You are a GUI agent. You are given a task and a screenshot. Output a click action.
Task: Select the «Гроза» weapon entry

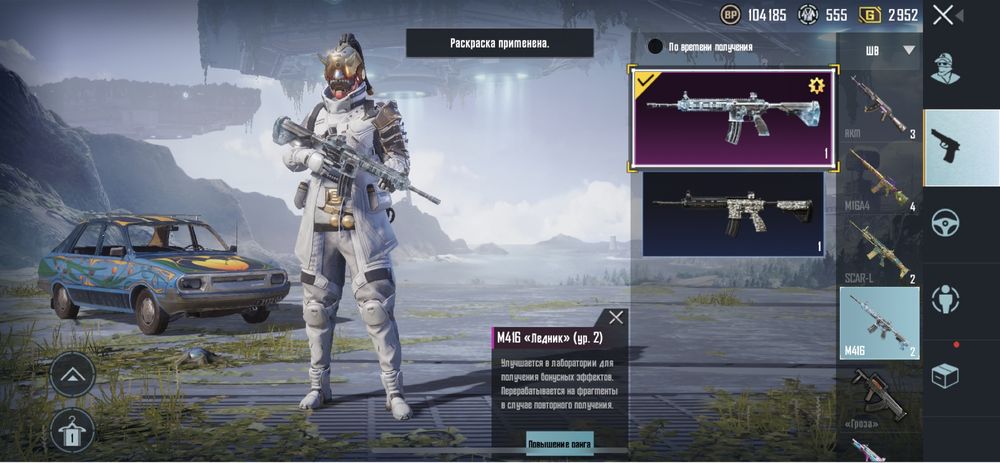point(878,395)
